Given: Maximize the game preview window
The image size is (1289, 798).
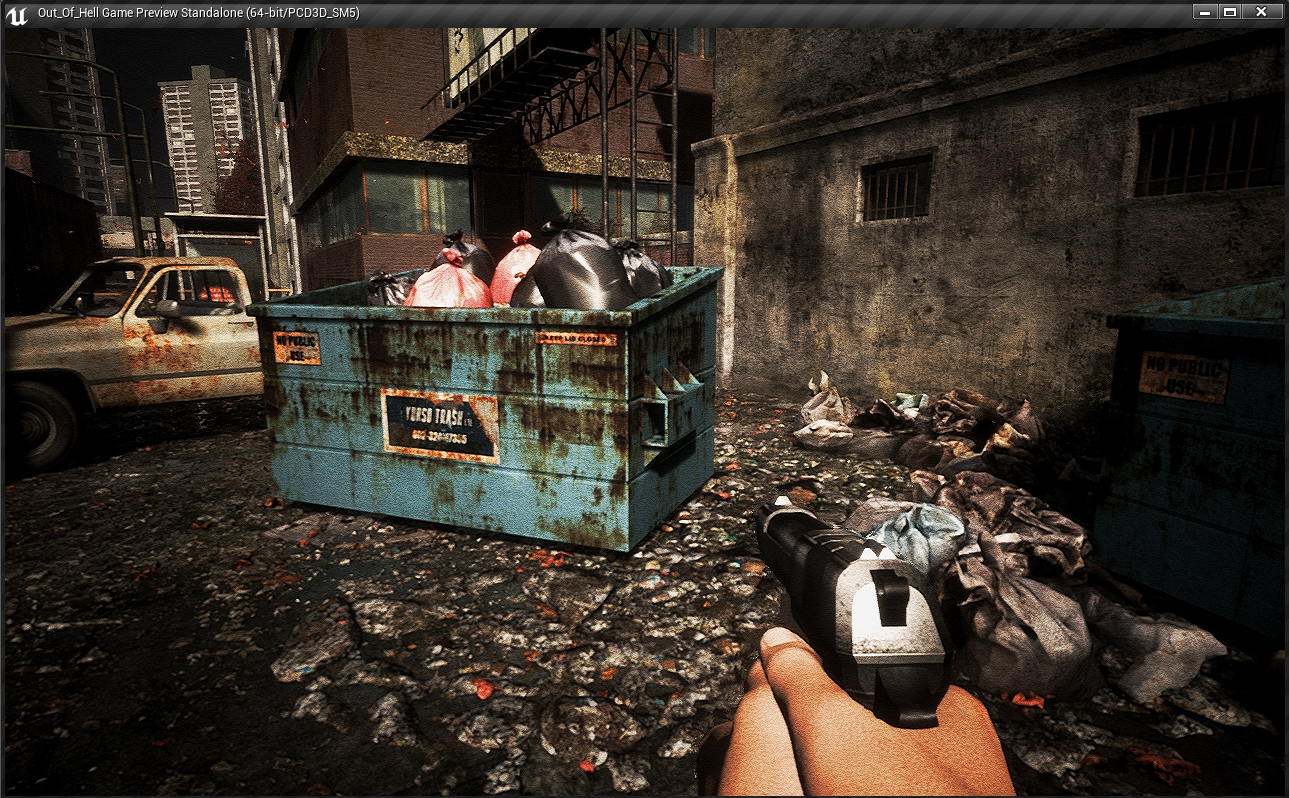Looking at the screenshot, I should [x=1230, y=12].
